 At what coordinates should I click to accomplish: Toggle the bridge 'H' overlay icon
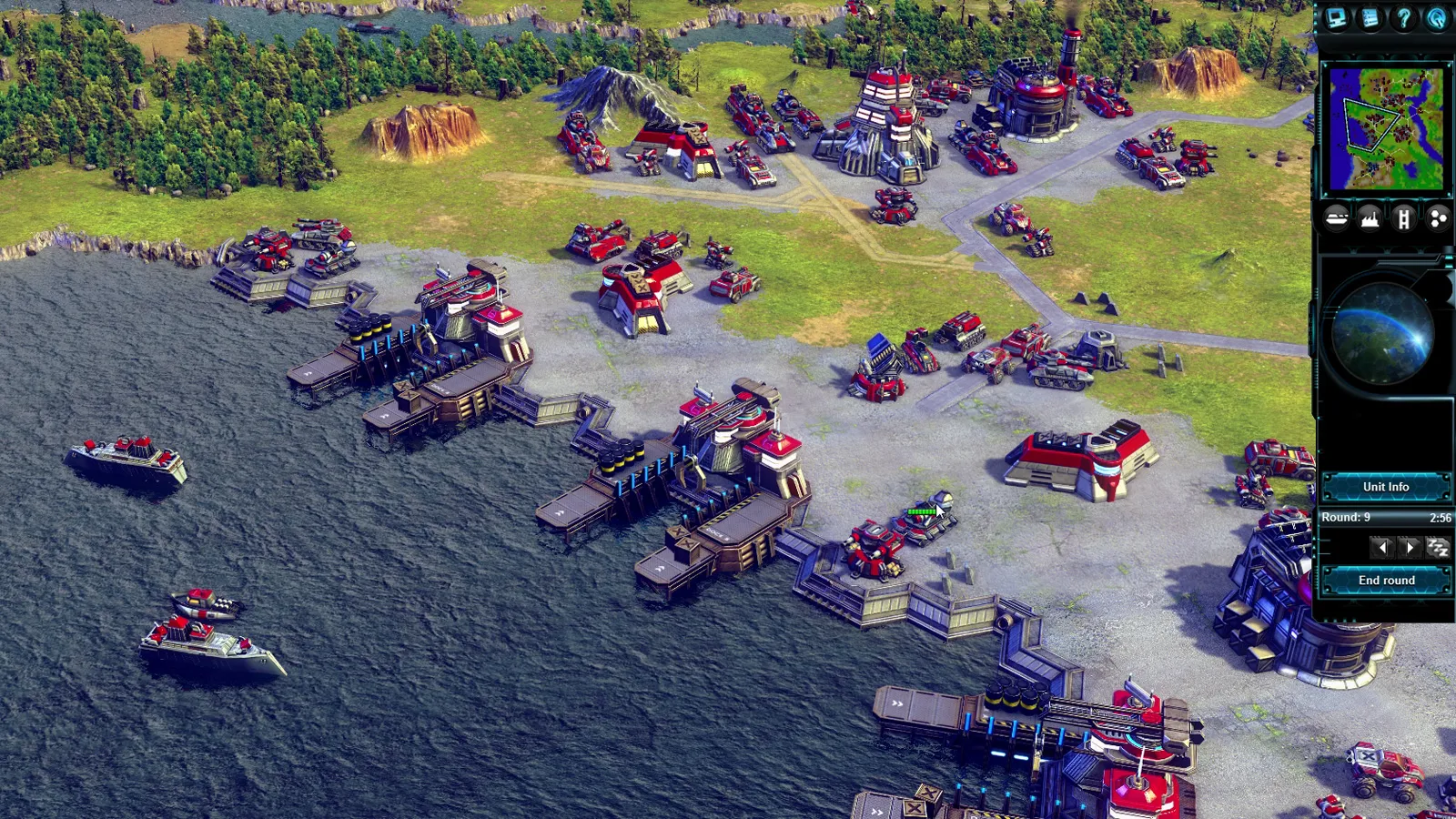click(1405, 219)
